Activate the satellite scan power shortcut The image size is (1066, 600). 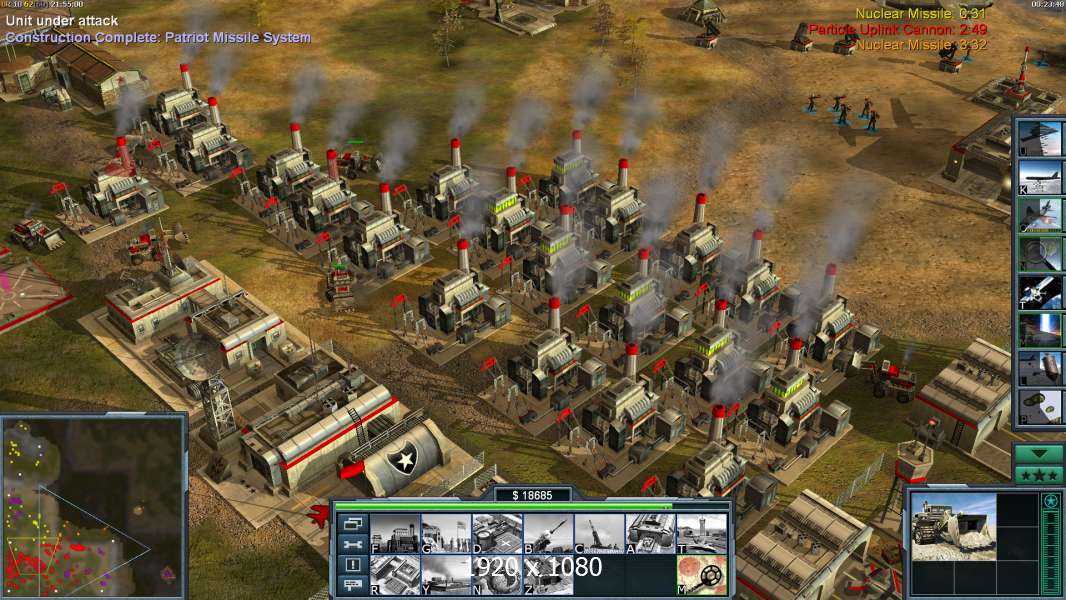[x=1040, y=291]
